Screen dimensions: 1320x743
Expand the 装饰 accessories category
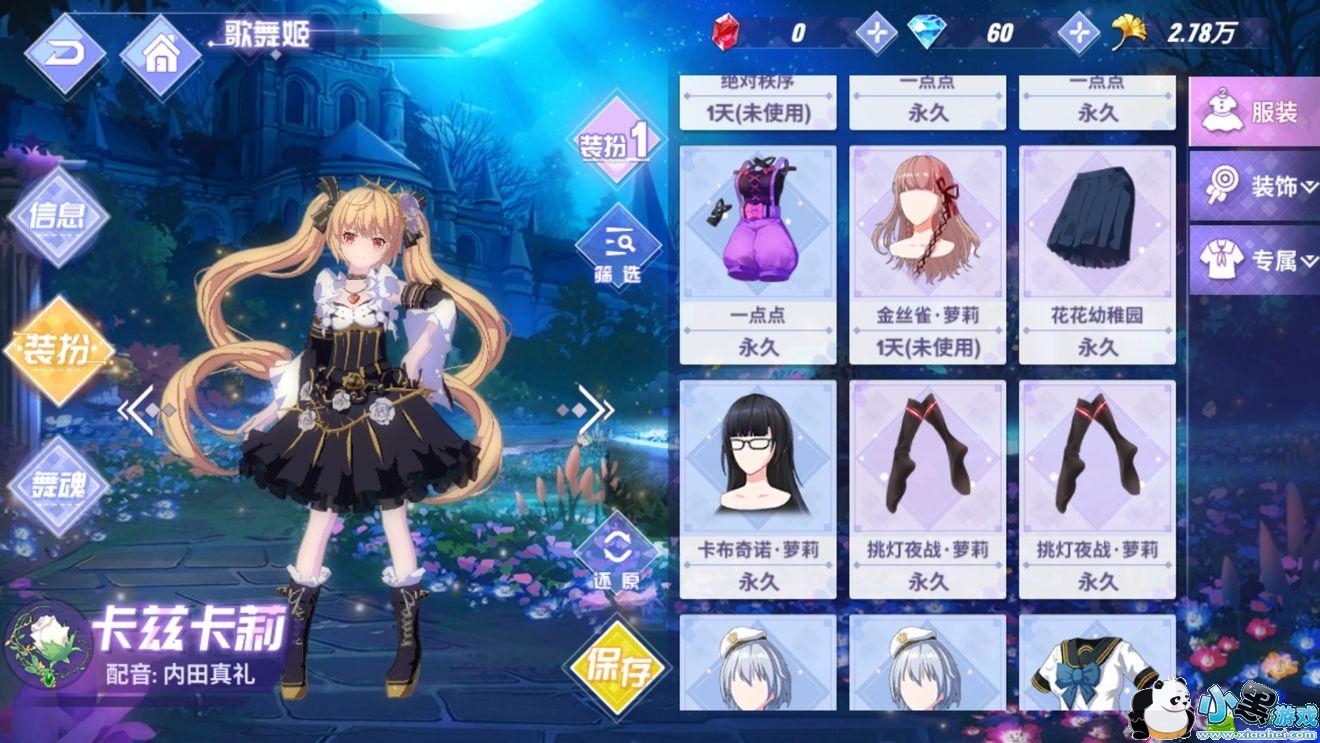[1255, 187]
